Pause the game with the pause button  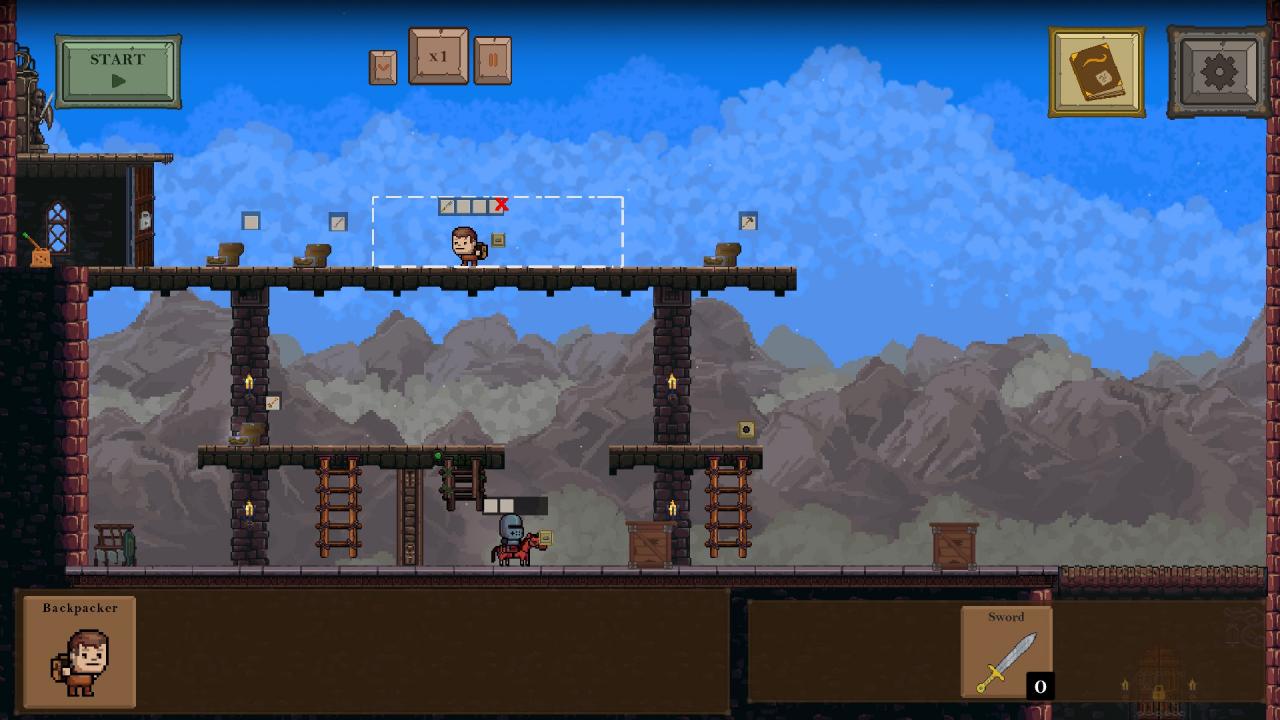tap(492, 61)
